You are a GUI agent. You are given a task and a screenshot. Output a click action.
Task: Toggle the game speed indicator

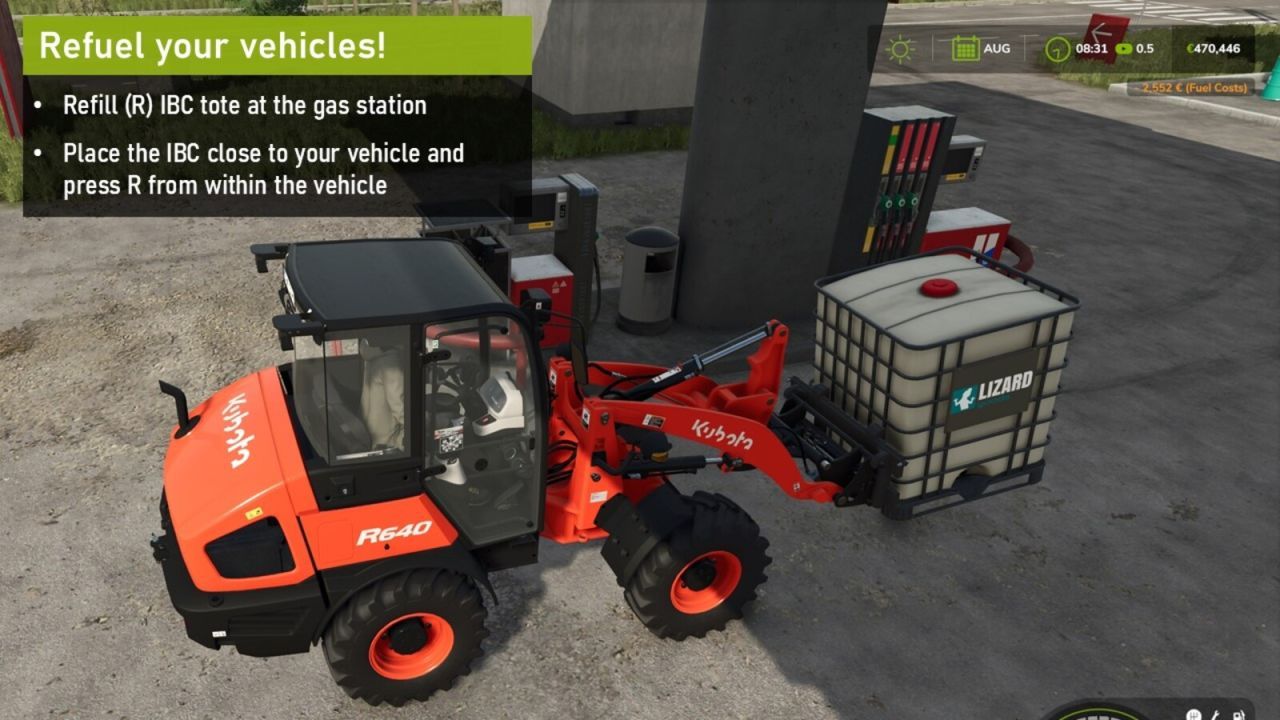click(x=1143, y=47)
